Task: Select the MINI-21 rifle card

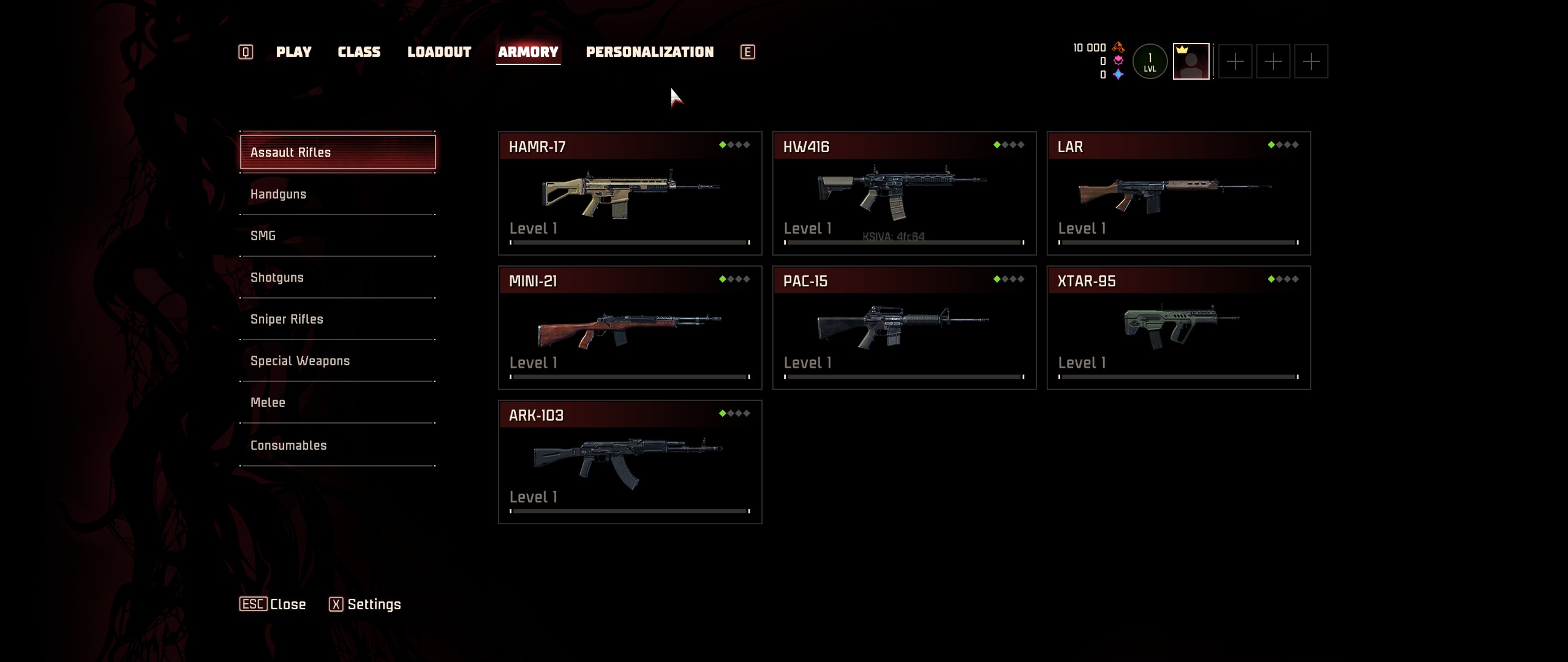Action: (x=630, y=327)
